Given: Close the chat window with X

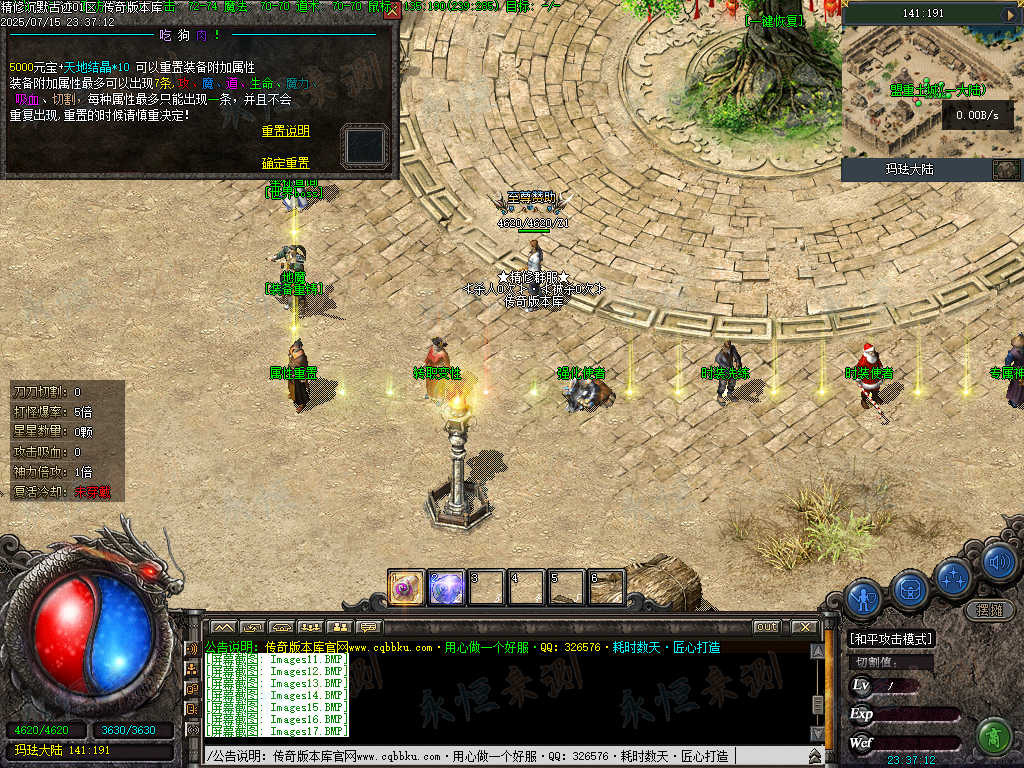Looking at the screenshot, I should tap(804, 626).
